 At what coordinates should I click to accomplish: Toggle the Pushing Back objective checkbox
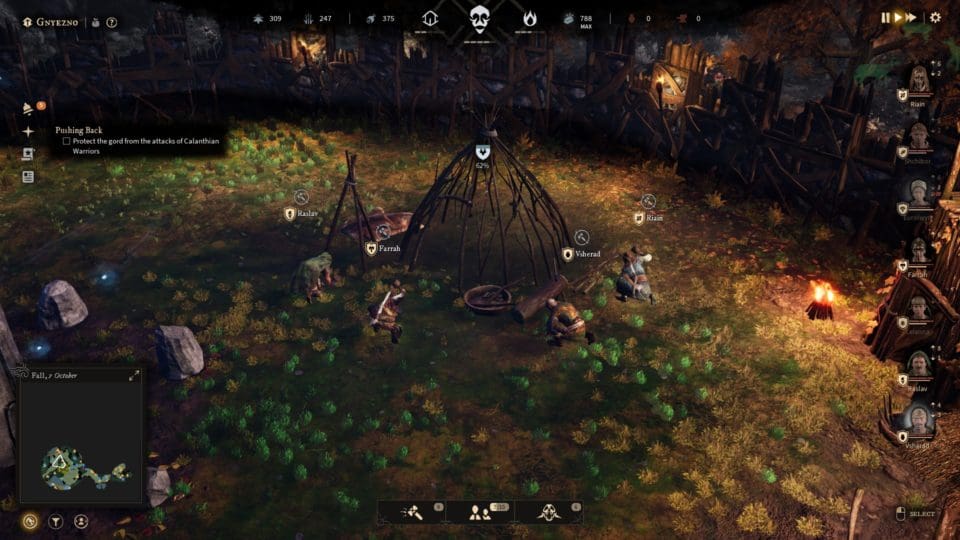click(x=67, y=141)
